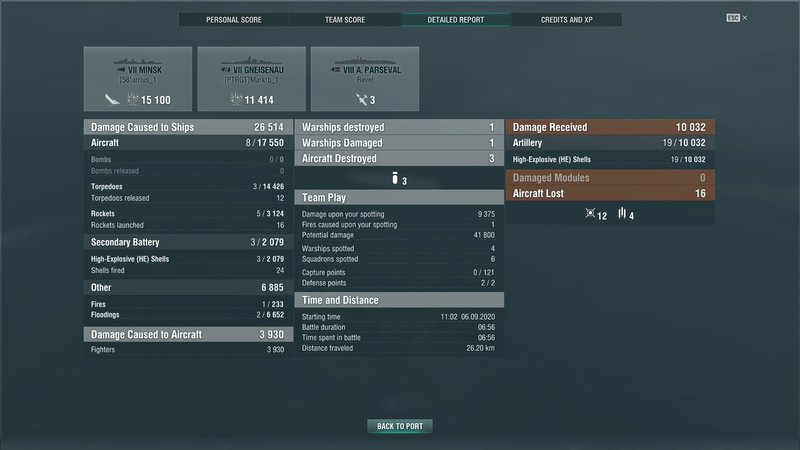Click the Back to Port button
Image resolution: width=800 pixels, height=450 pixels.
click(x=400, y=427)
